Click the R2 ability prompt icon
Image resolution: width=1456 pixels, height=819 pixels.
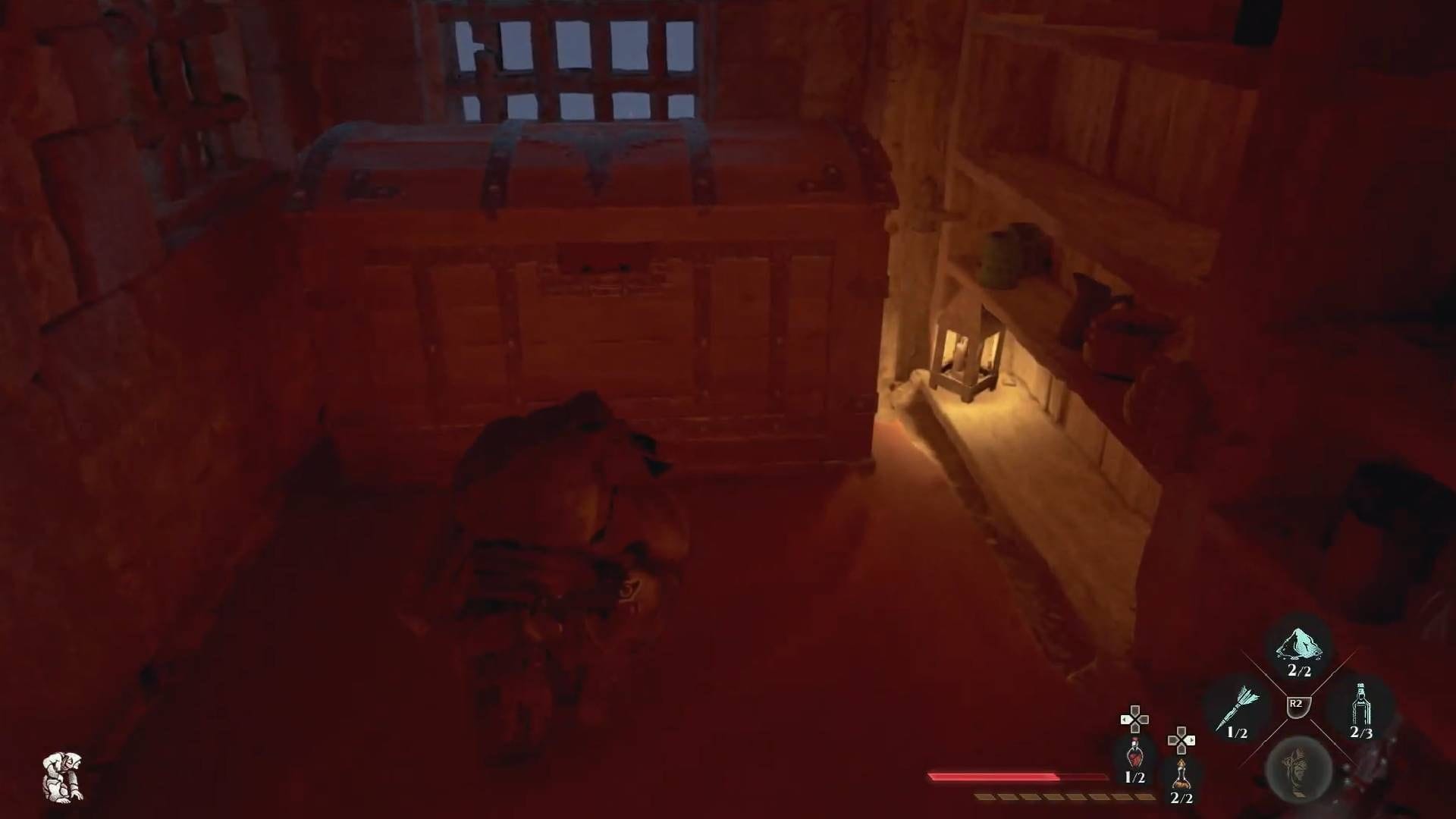[1298, 705]
